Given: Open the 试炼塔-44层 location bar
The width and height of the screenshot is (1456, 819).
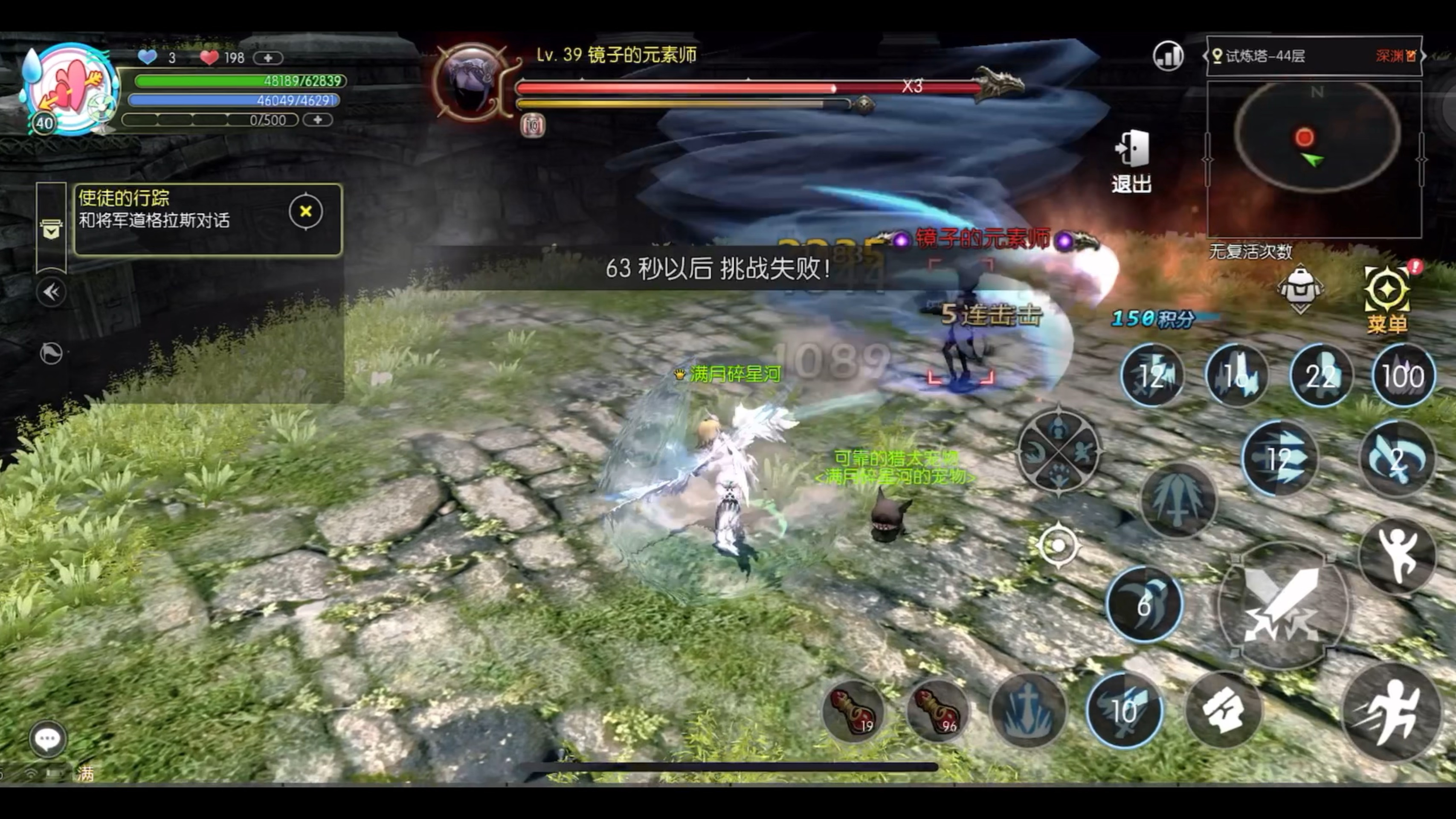Looking at the screenshot, I should coord(1314,56).
